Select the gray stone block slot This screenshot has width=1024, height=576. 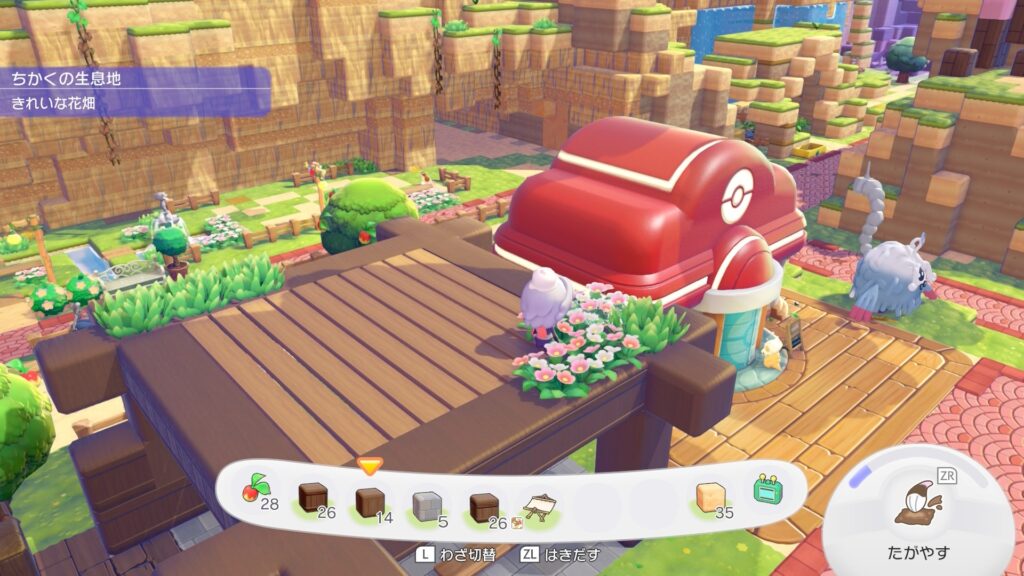426,501
